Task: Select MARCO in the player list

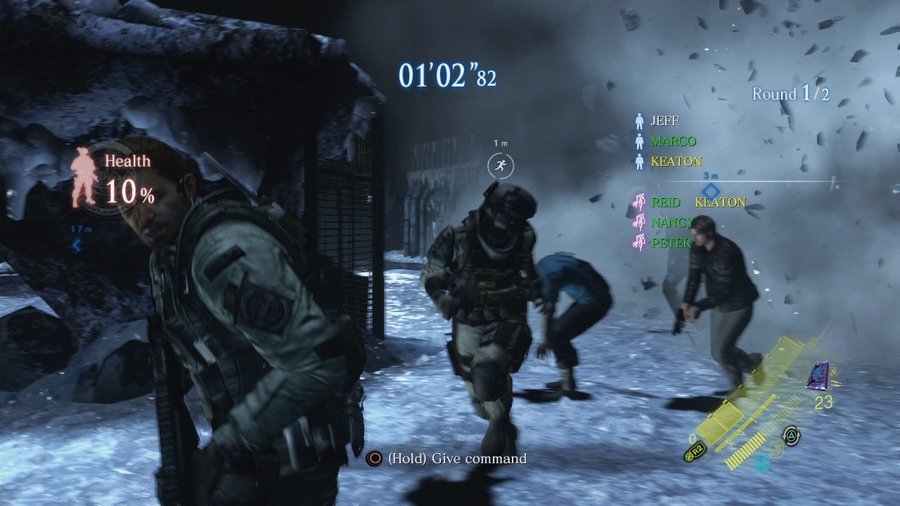Action: coord(672,141)
